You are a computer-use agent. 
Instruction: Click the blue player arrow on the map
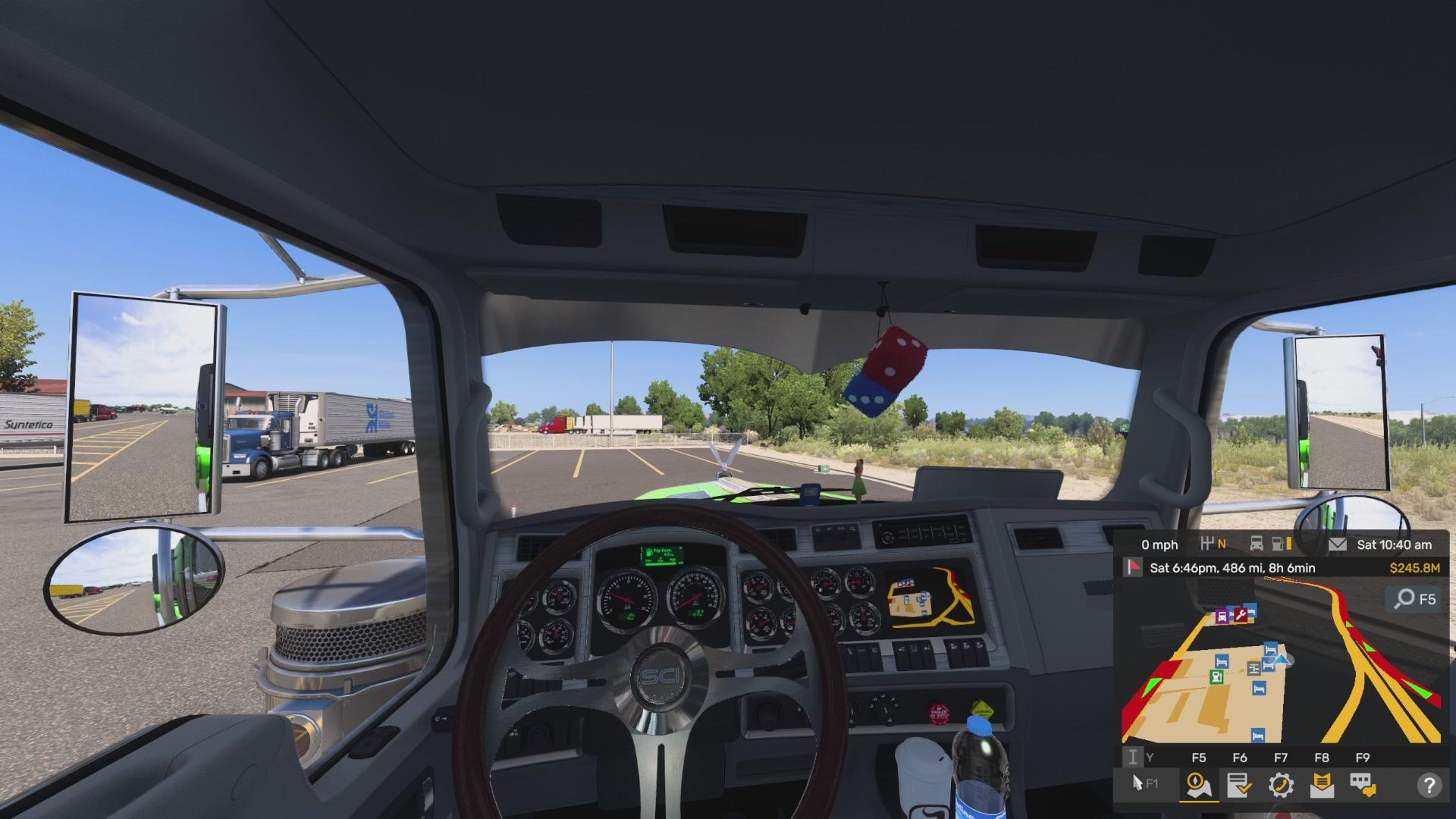pos(1282,660)
